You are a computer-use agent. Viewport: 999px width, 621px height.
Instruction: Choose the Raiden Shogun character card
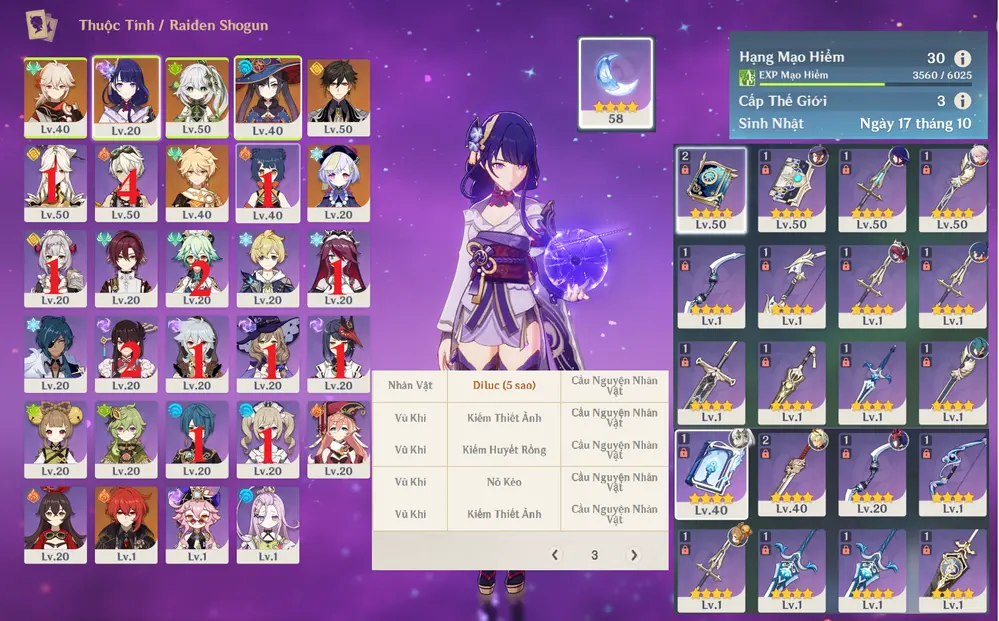pos(126,96)
